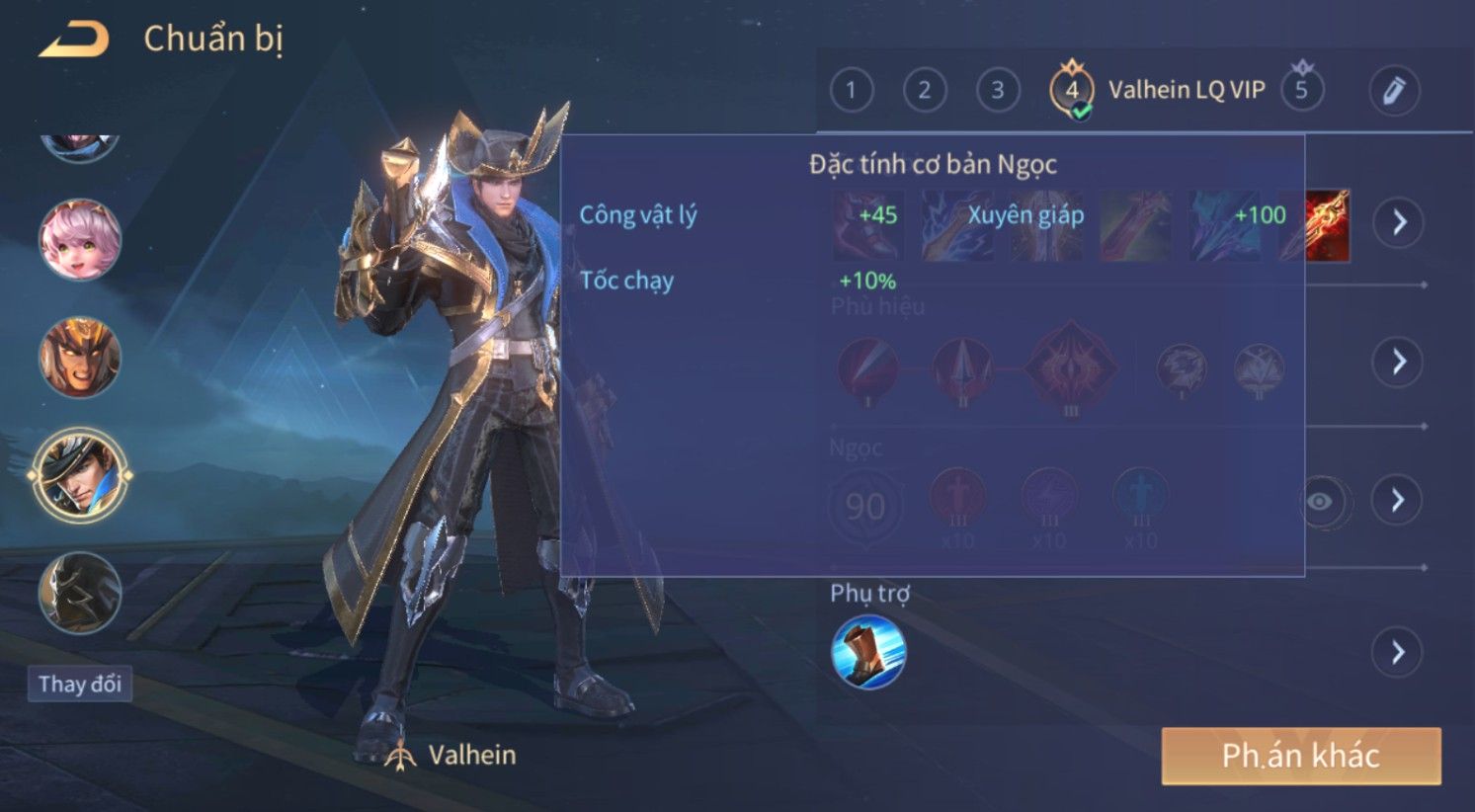The width and height of the screenshot is (1475, 812).
Task: Open the Ngọc arcana arrow
Action: (x=1397, y=500)
